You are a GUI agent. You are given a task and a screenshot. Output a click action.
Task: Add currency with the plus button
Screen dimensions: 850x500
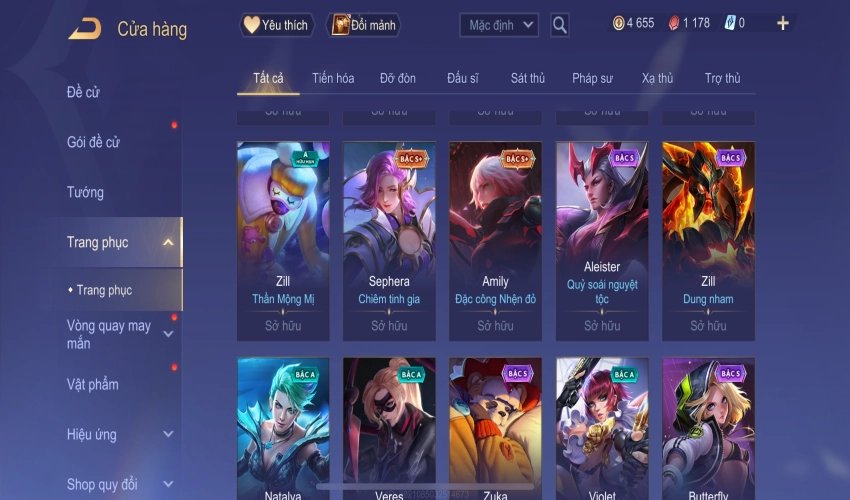782,23
